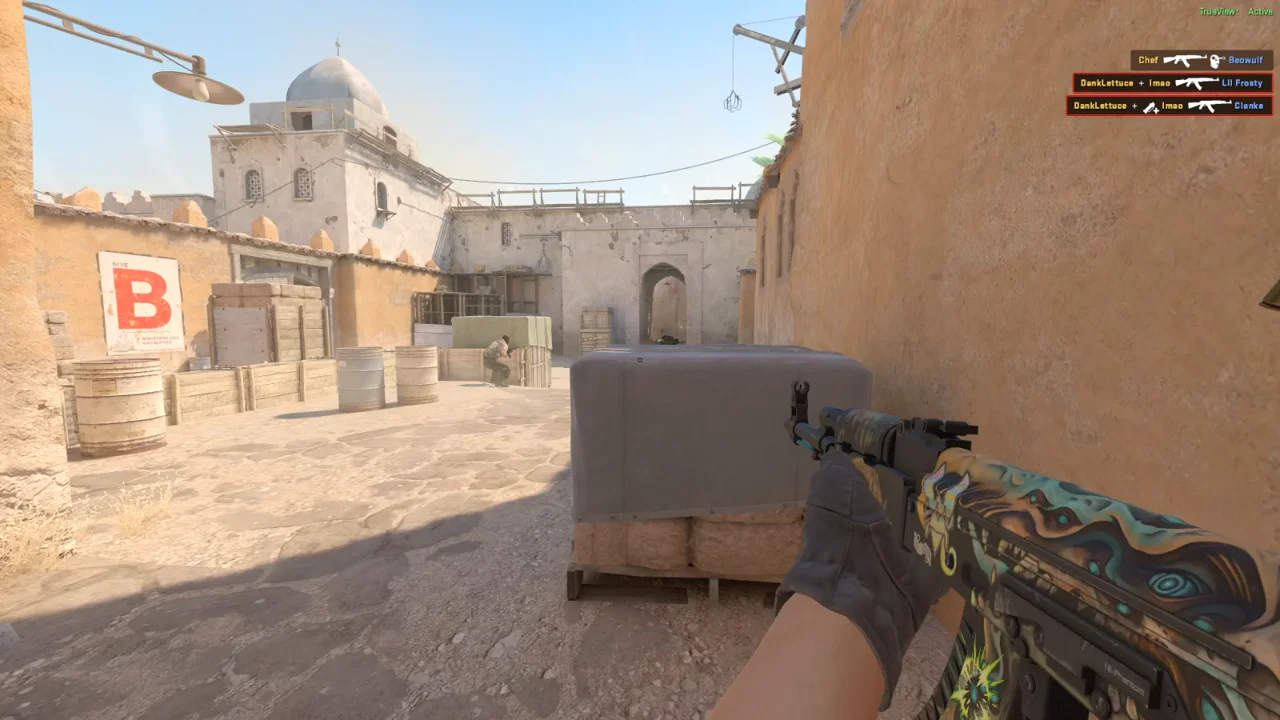Click the AK-47 icon in Lil Frosty's kill row
The image size is (1280, 720).
(x=1198, y=83)
